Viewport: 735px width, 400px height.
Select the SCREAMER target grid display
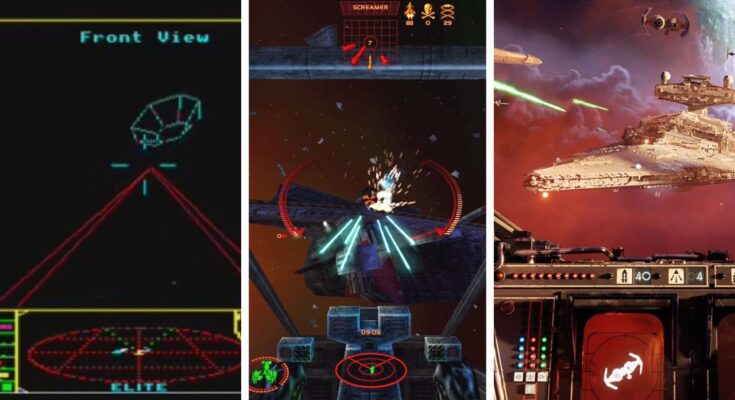coord(370,36)
